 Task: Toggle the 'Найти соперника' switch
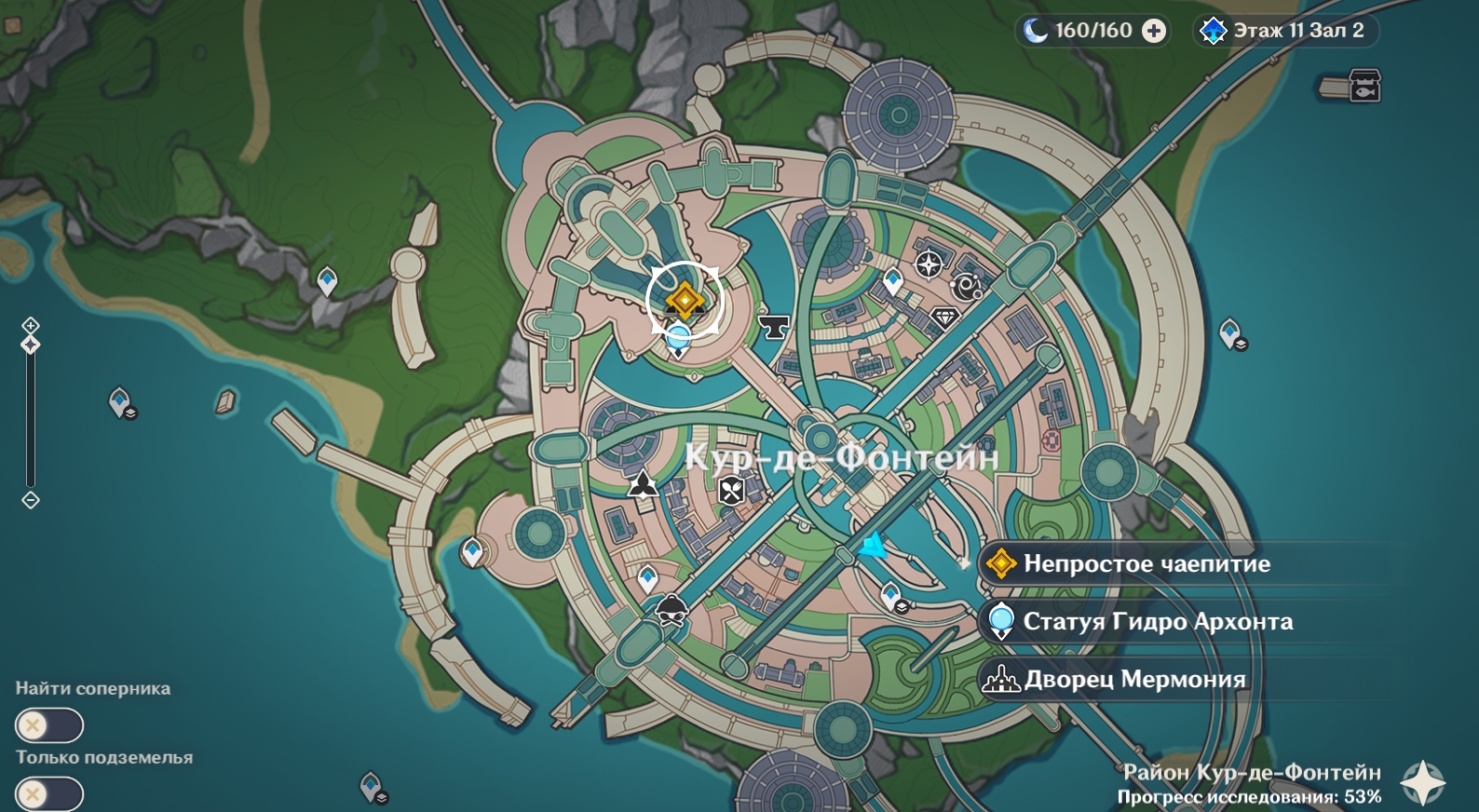[x=49, y=725]
